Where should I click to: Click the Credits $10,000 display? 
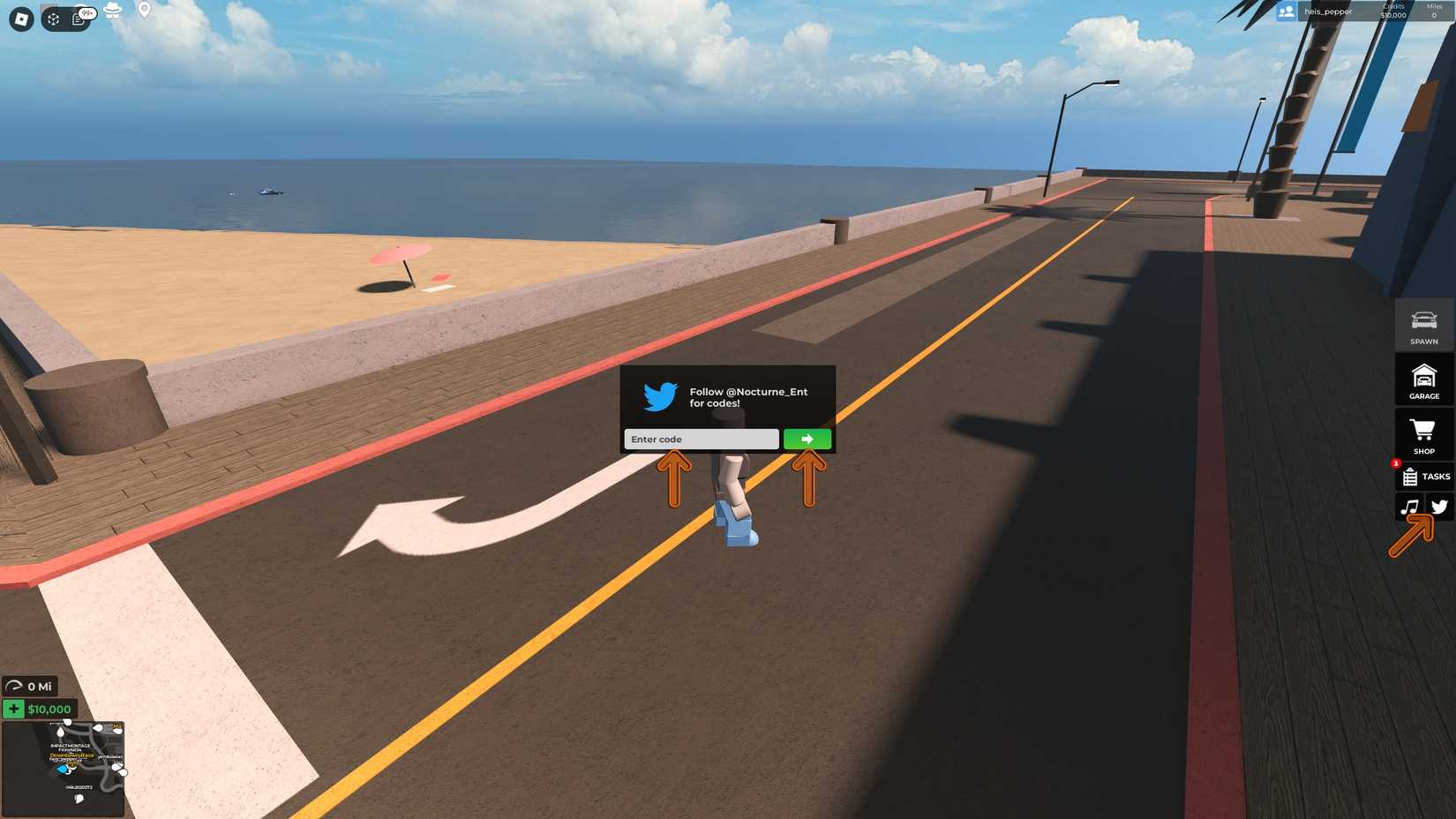(x=1394, y=11)
